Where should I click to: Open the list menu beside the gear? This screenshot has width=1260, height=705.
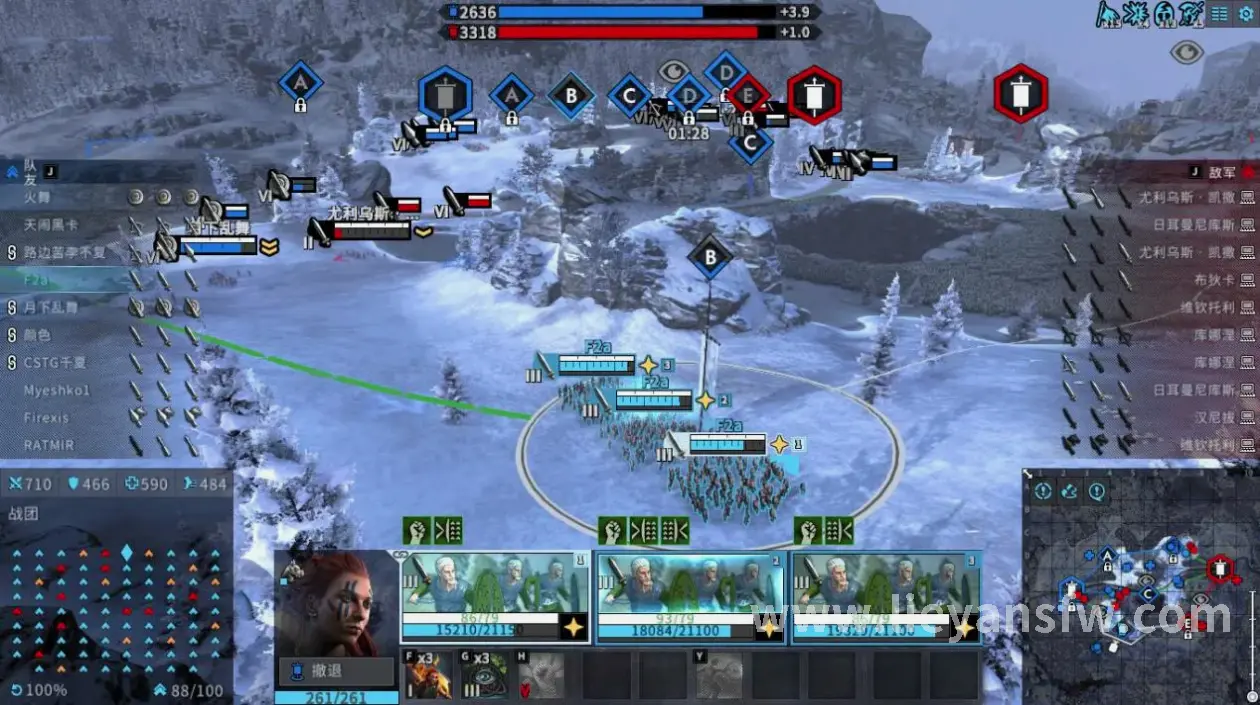pos(1219,14)
